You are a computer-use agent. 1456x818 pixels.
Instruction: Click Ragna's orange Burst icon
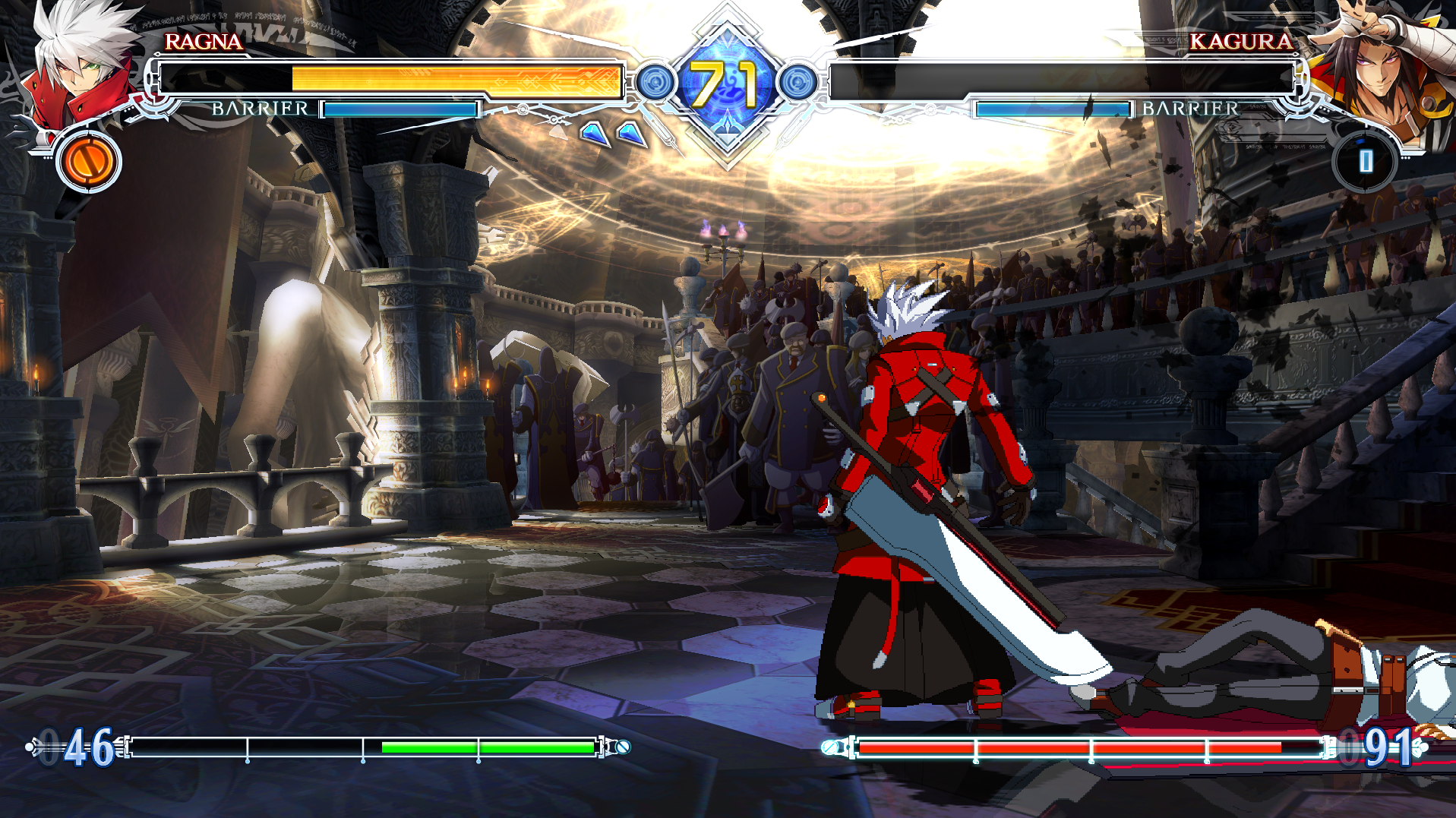tap(89, 162)
